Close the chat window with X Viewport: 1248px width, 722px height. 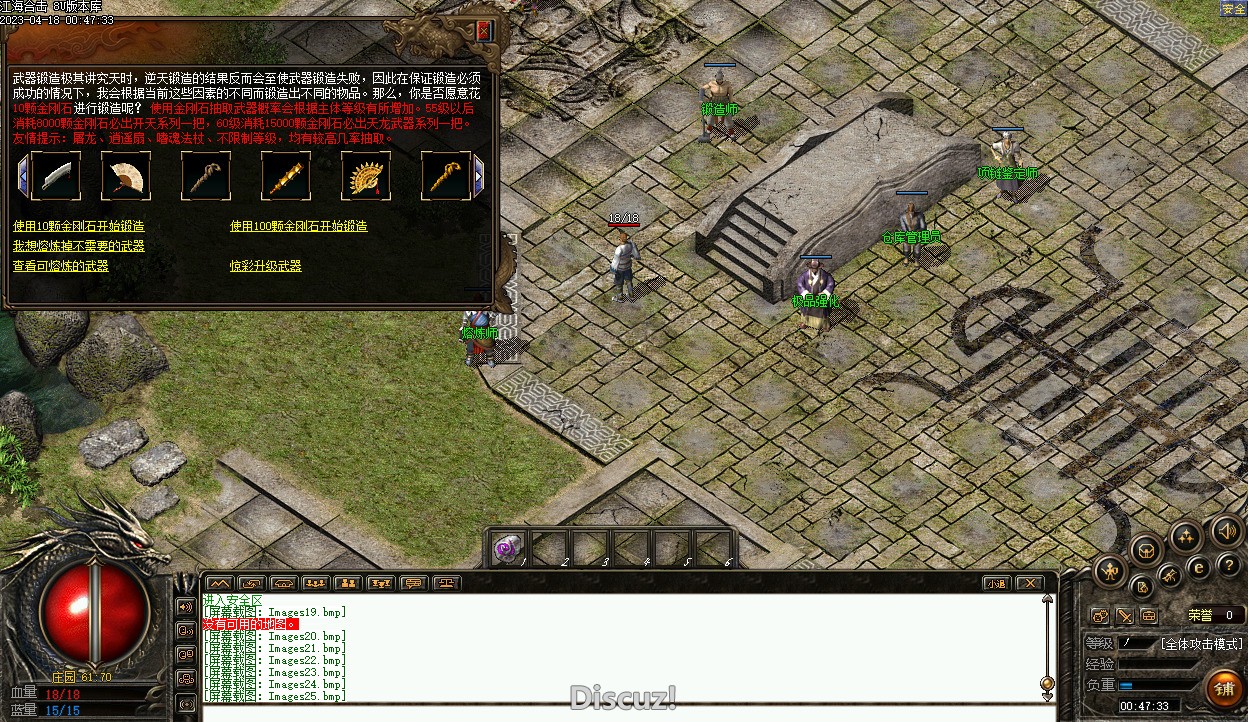1029,583
